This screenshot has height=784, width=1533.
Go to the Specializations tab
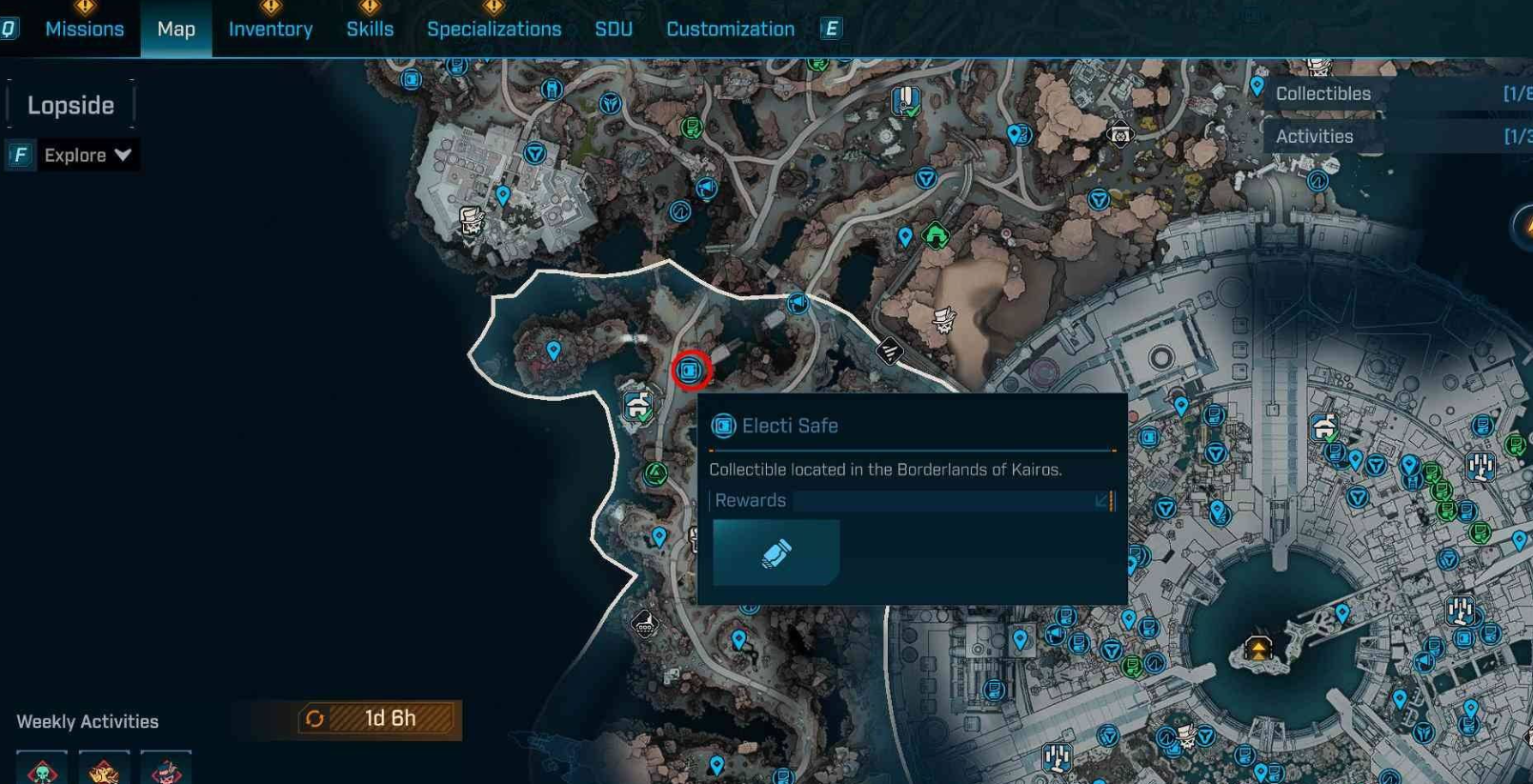click(494, 30)
